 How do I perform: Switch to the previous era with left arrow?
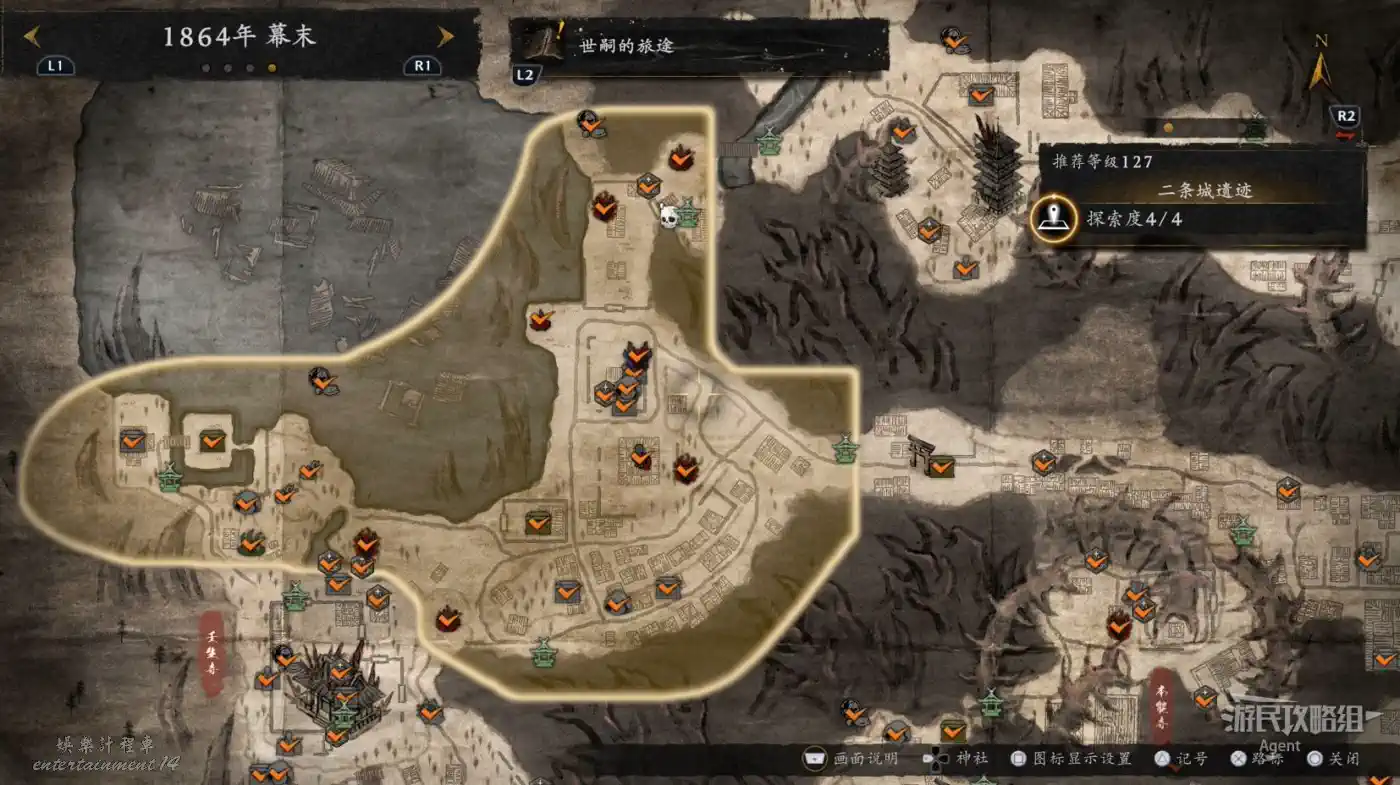32,37
